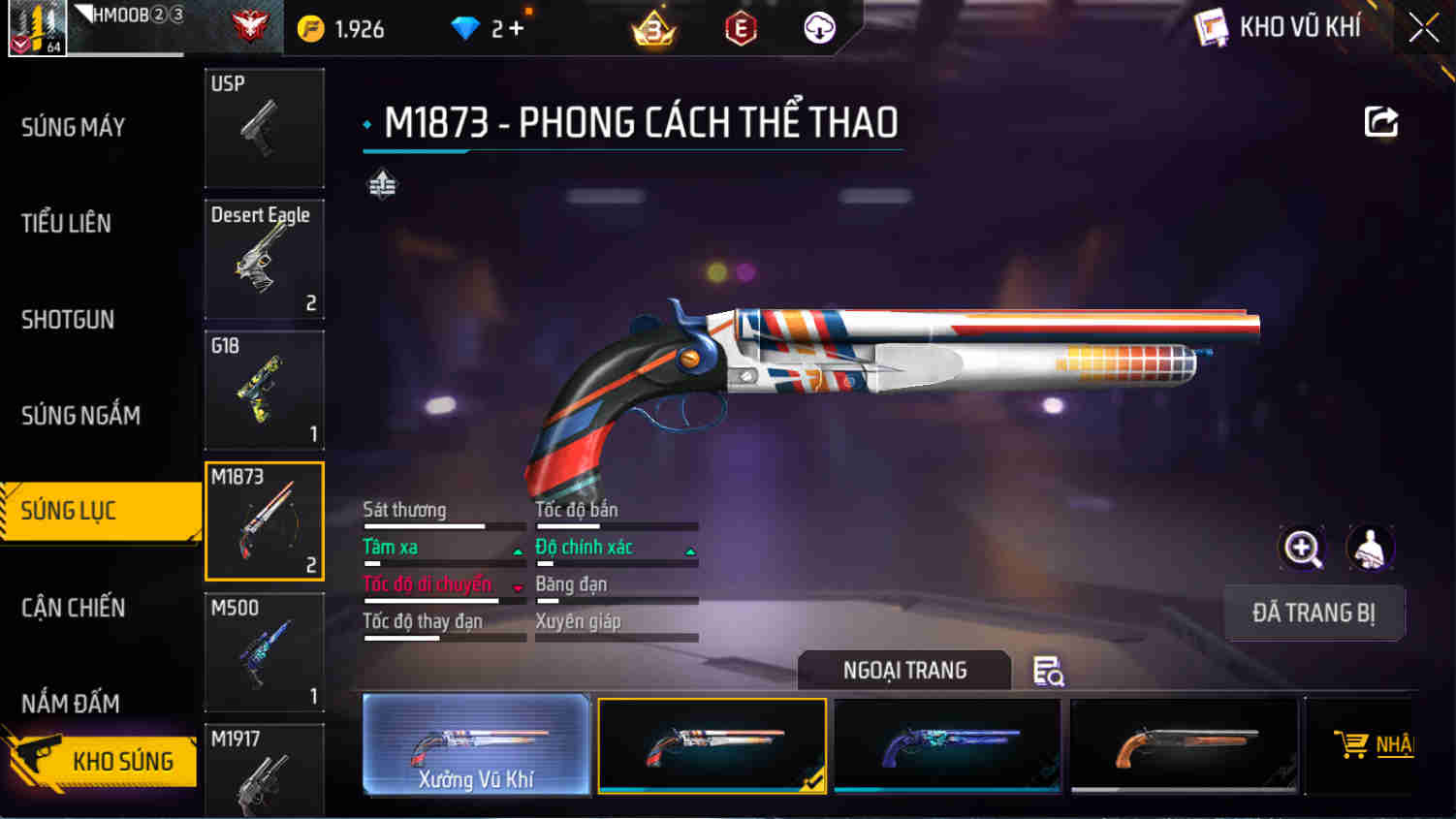The width and height of the screenshot is (1456, 819).
Task: Select the blue M1873 skin thumbnail
Action: [x=947, y=744]
